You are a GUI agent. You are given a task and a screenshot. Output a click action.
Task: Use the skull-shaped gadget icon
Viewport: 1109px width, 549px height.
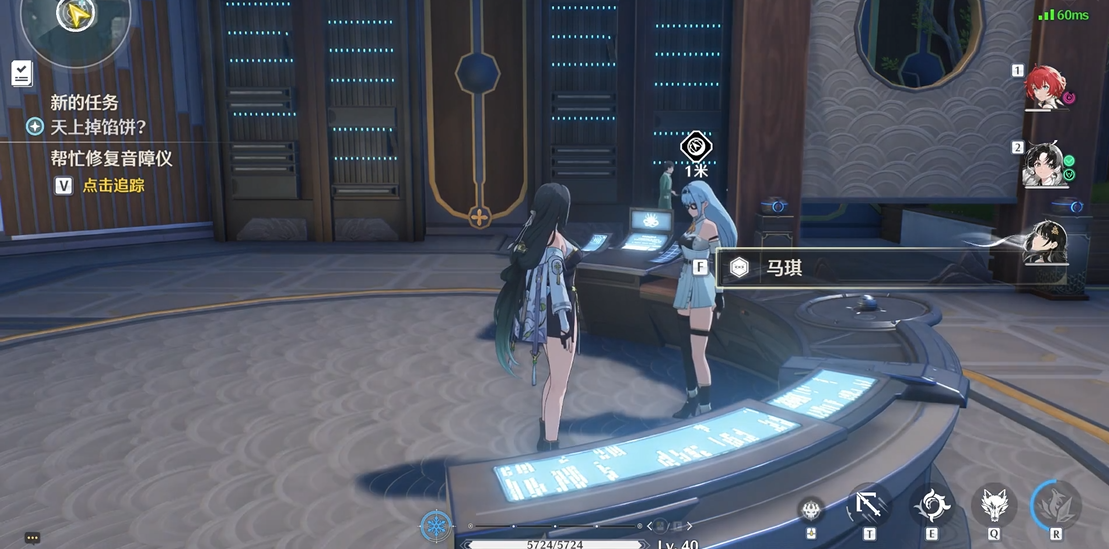coord(810,510)
